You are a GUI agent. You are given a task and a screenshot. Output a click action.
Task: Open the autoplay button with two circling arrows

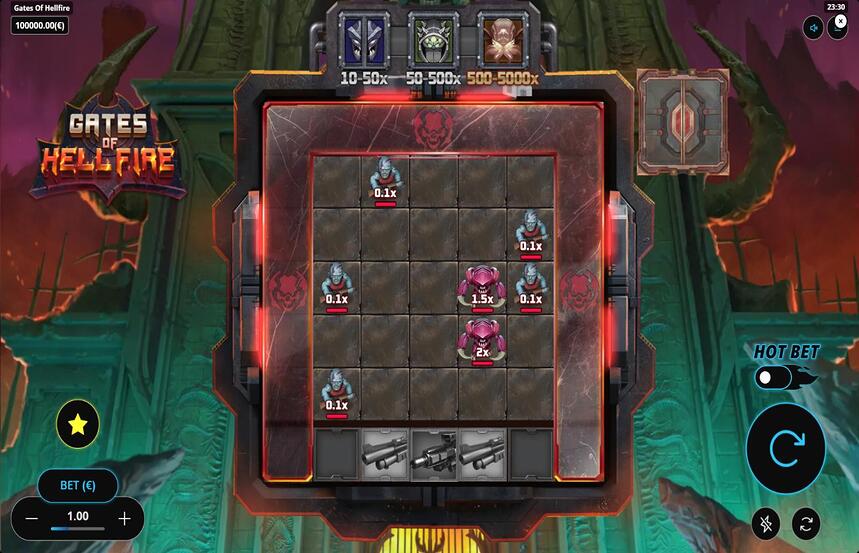(x=805, y=521)
